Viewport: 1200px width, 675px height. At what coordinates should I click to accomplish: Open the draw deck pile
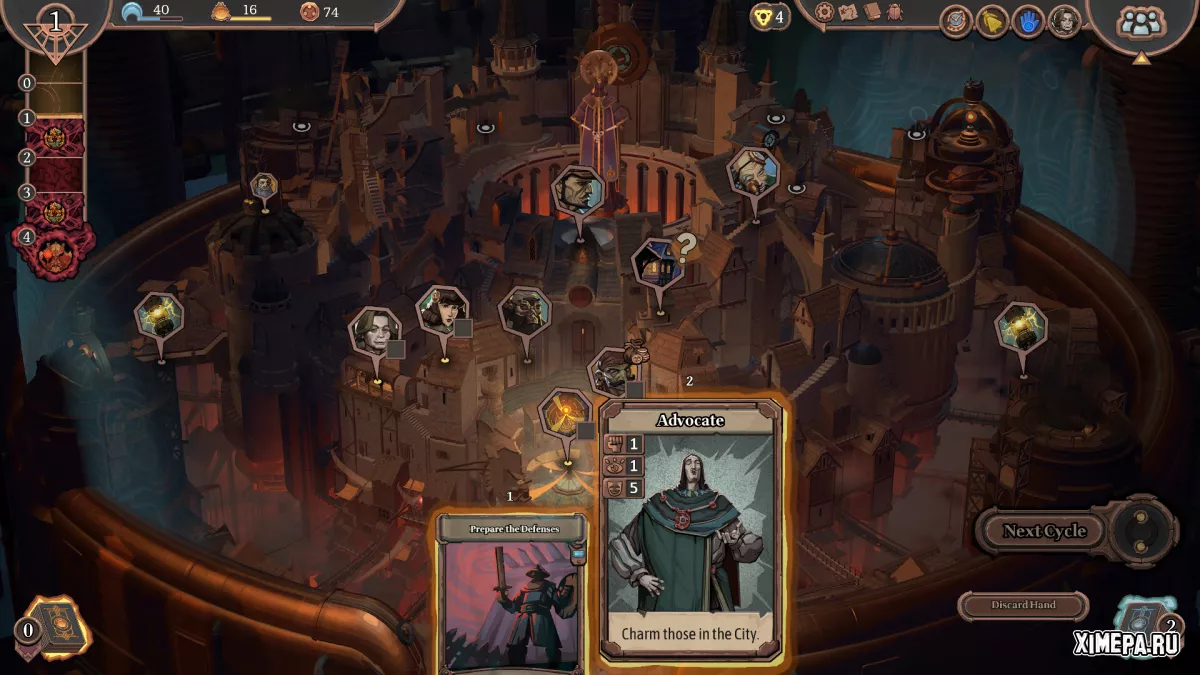tap(48, 628)
